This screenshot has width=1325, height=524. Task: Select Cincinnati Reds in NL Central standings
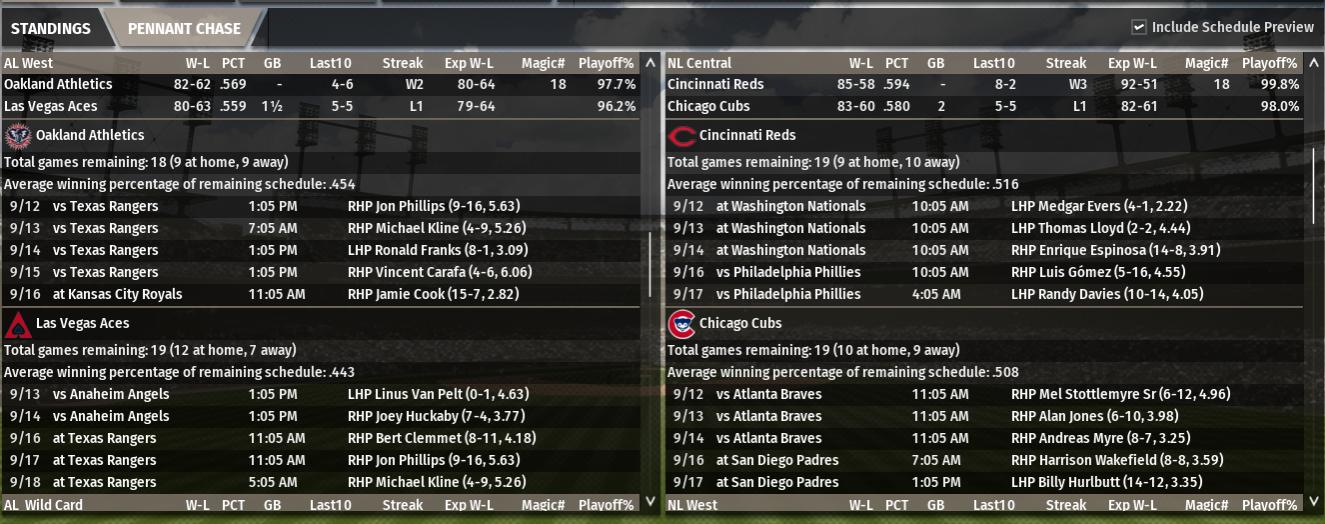[x=715, y=84]
